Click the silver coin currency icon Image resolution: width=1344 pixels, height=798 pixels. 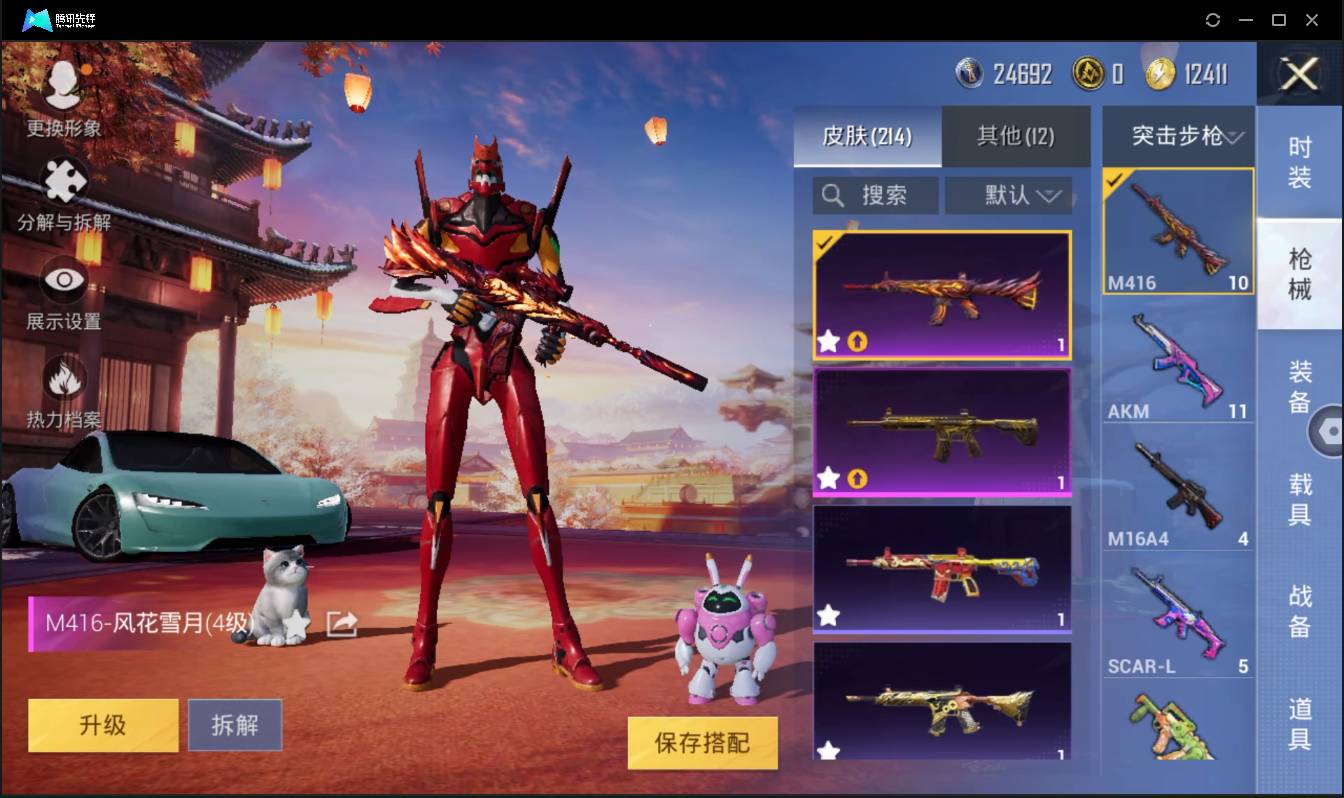pos(970,73)
